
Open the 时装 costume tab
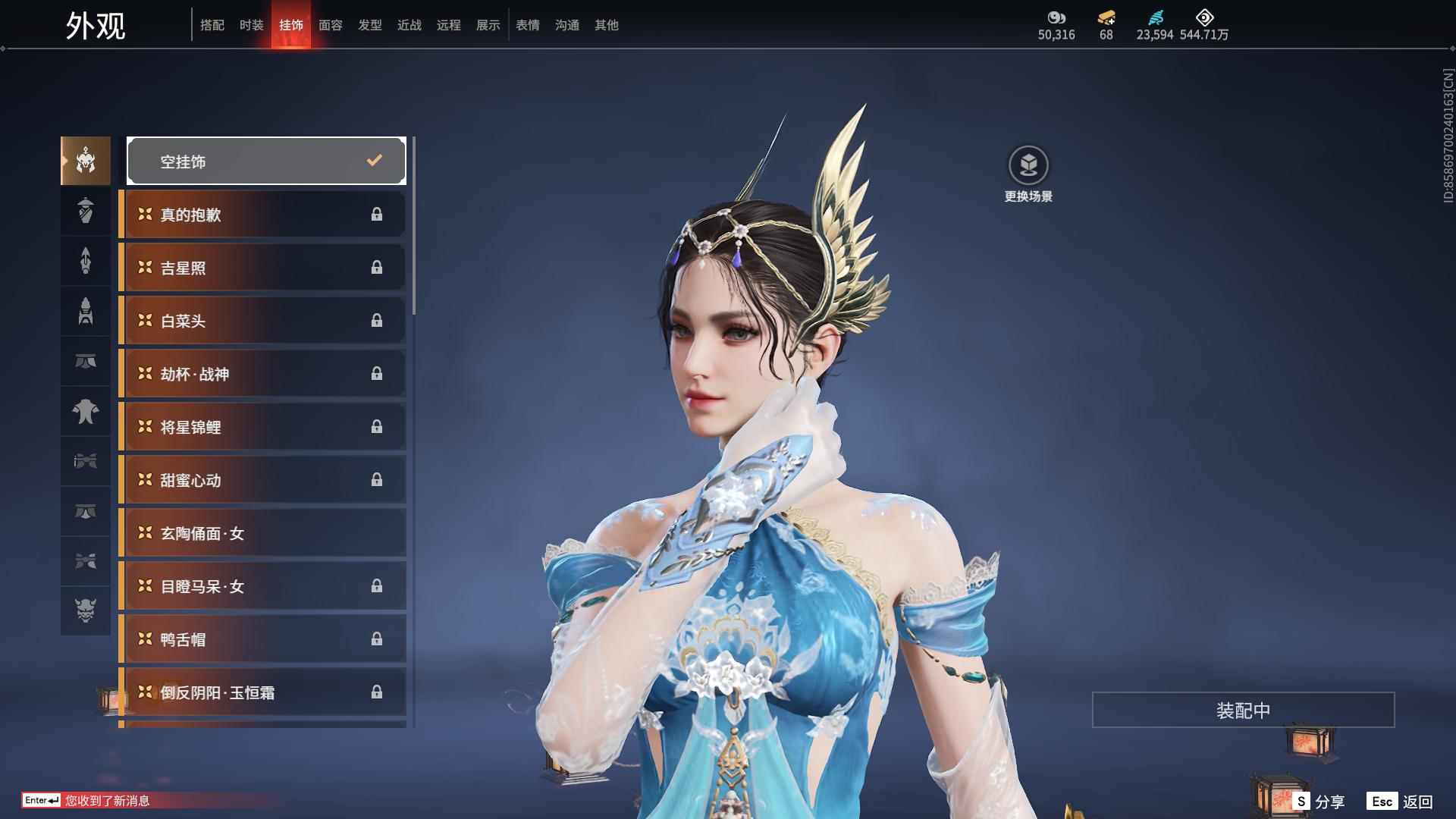tap(252, 25)
